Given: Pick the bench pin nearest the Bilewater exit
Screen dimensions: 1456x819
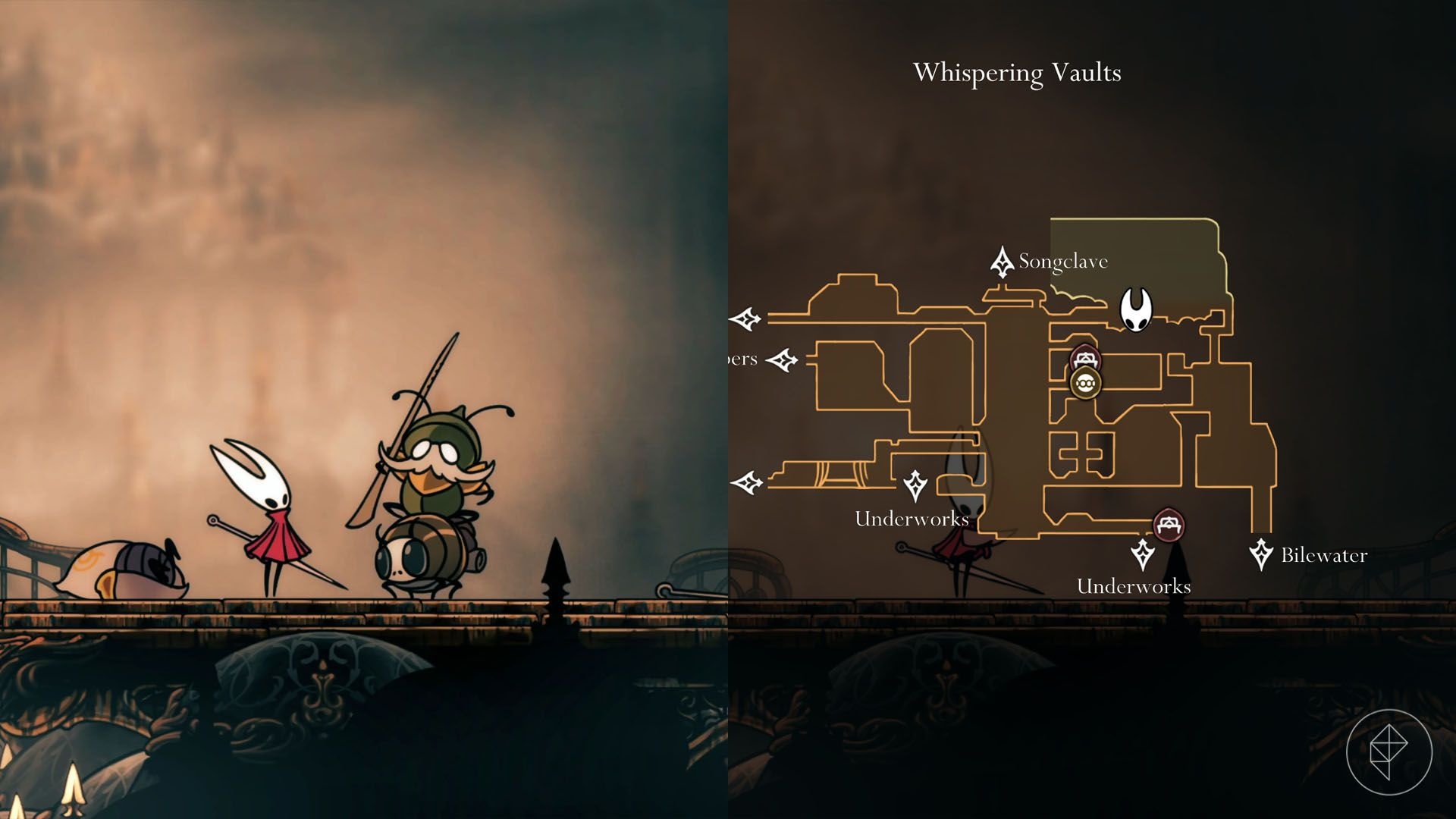Looking at the screenshot, I should click(x=1169, y=524).
